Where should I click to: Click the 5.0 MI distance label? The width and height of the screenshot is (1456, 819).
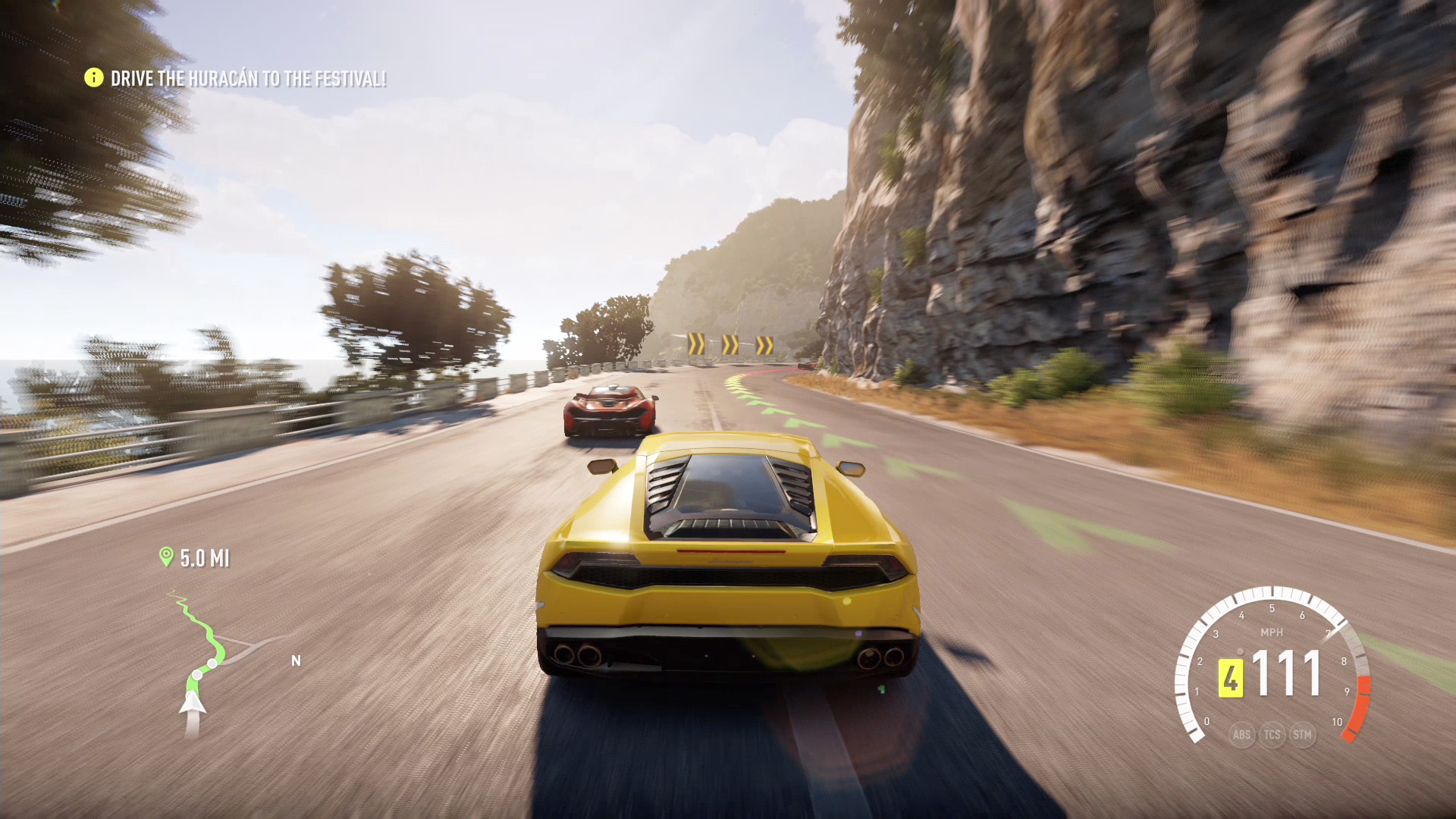coord(205,557)
